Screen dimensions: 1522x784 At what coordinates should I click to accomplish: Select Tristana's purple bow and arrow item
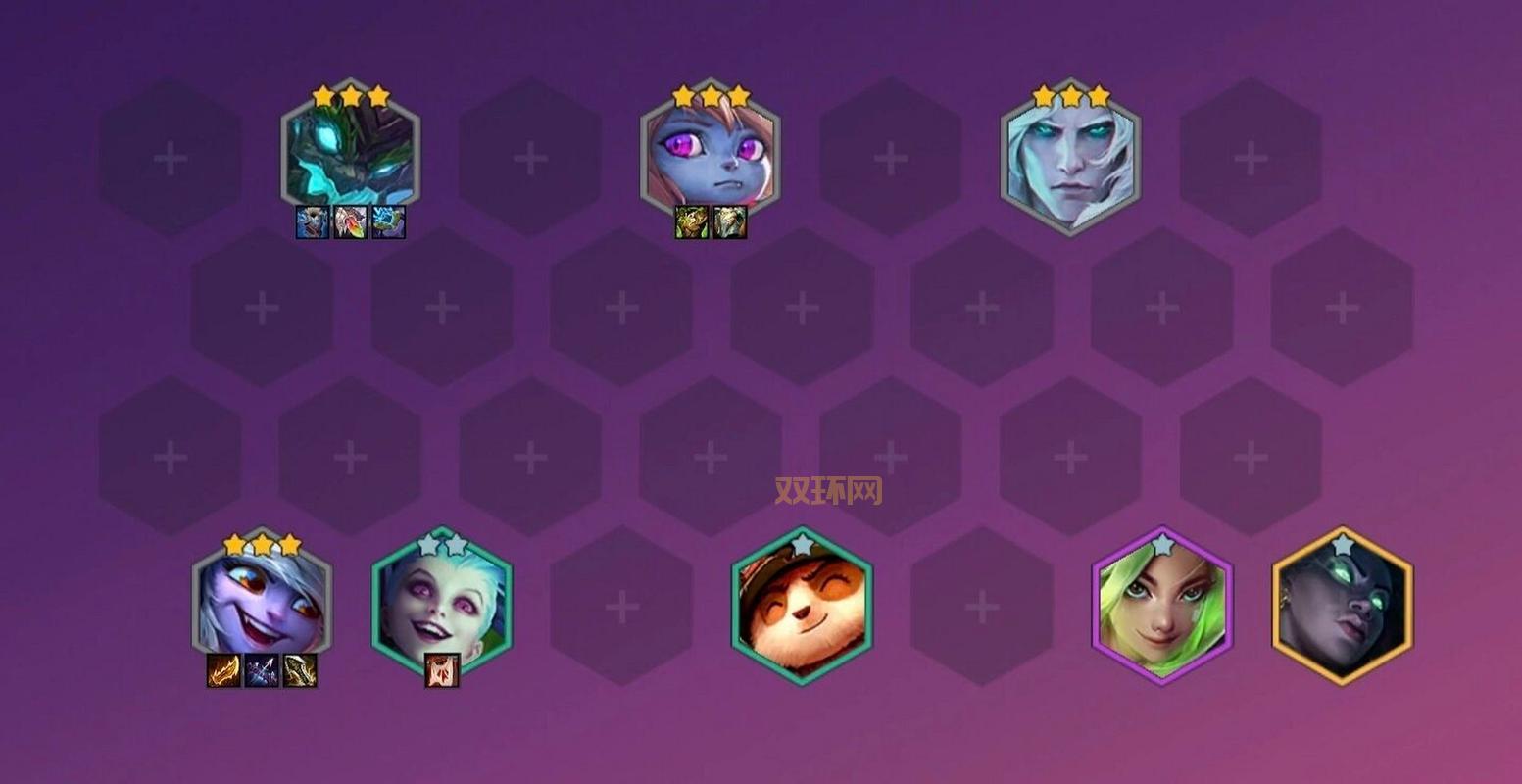click(x=262, y=670)
